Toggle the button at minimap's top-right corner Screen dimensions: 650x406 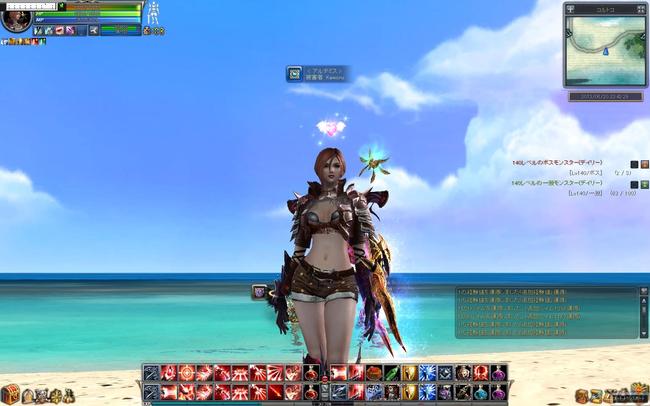[642, 7]
